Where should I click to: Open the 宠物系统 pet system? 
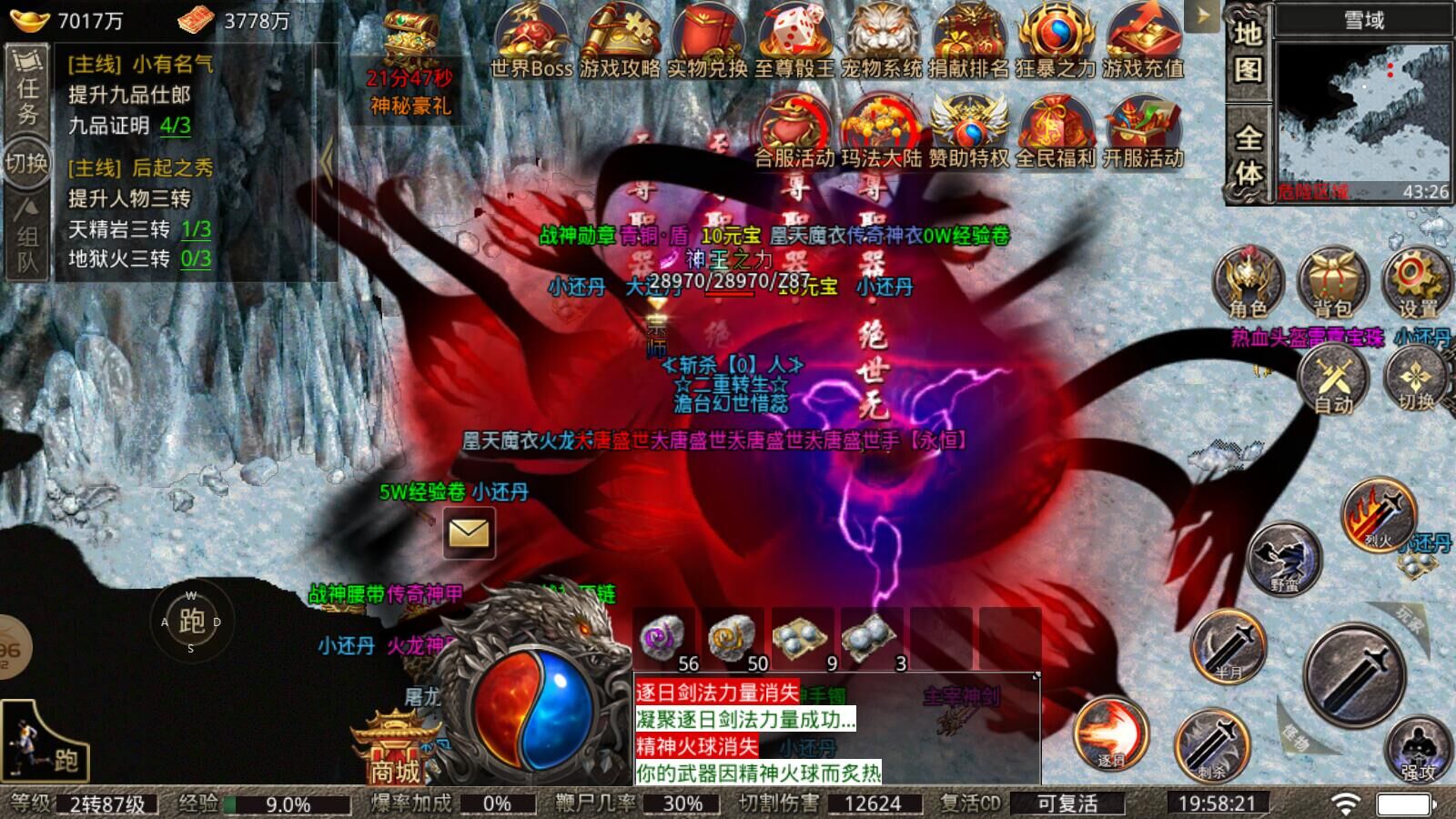tap(881, 41)
